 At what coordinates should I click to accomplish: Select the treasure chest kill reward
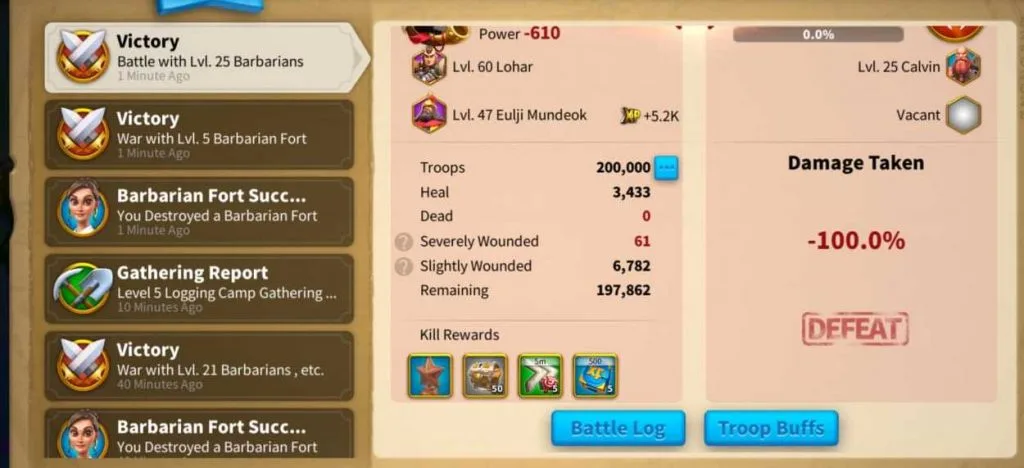(485, 376)
